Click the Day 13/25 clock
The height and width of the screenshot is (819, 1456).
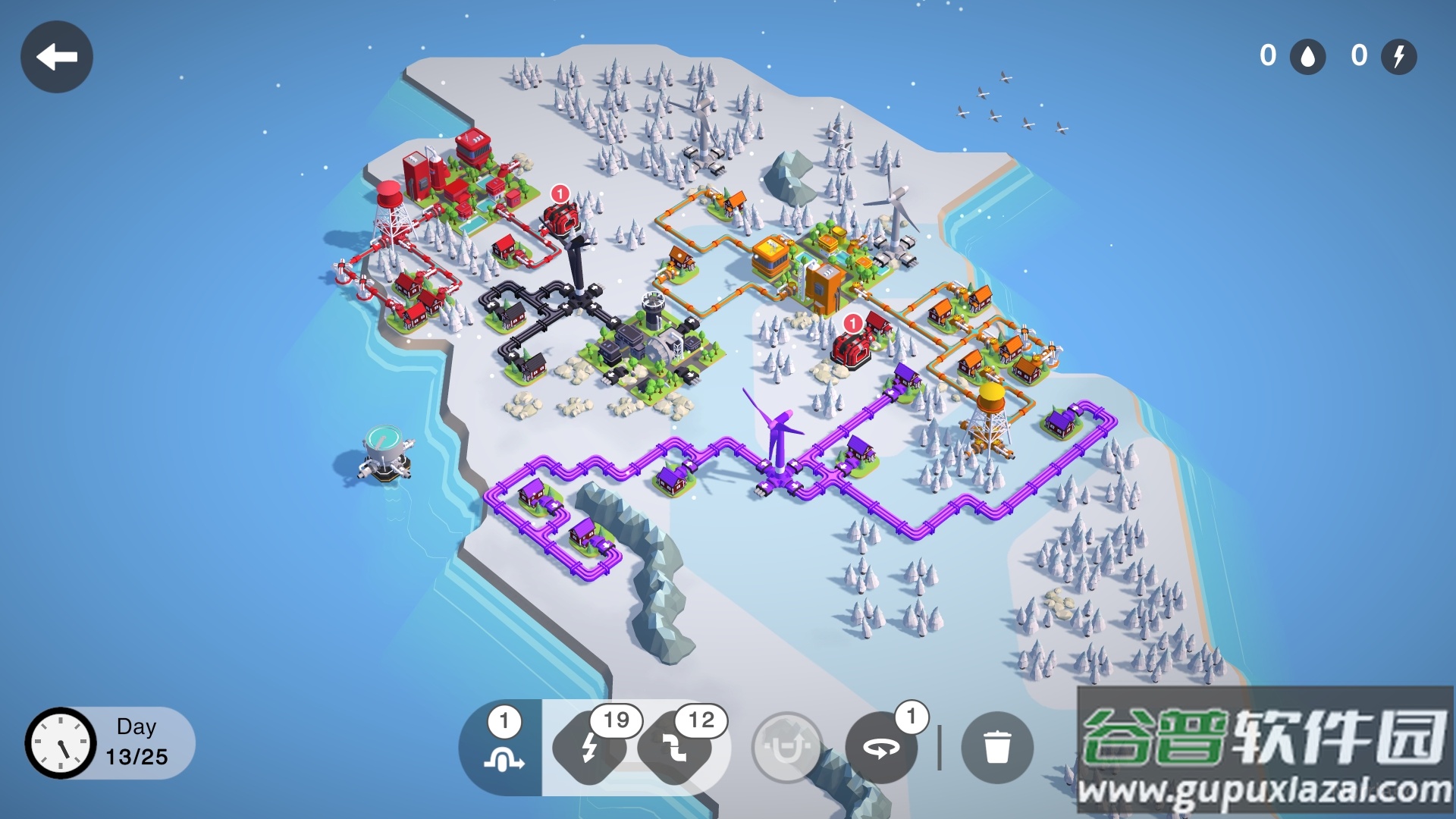pos(61,744)
